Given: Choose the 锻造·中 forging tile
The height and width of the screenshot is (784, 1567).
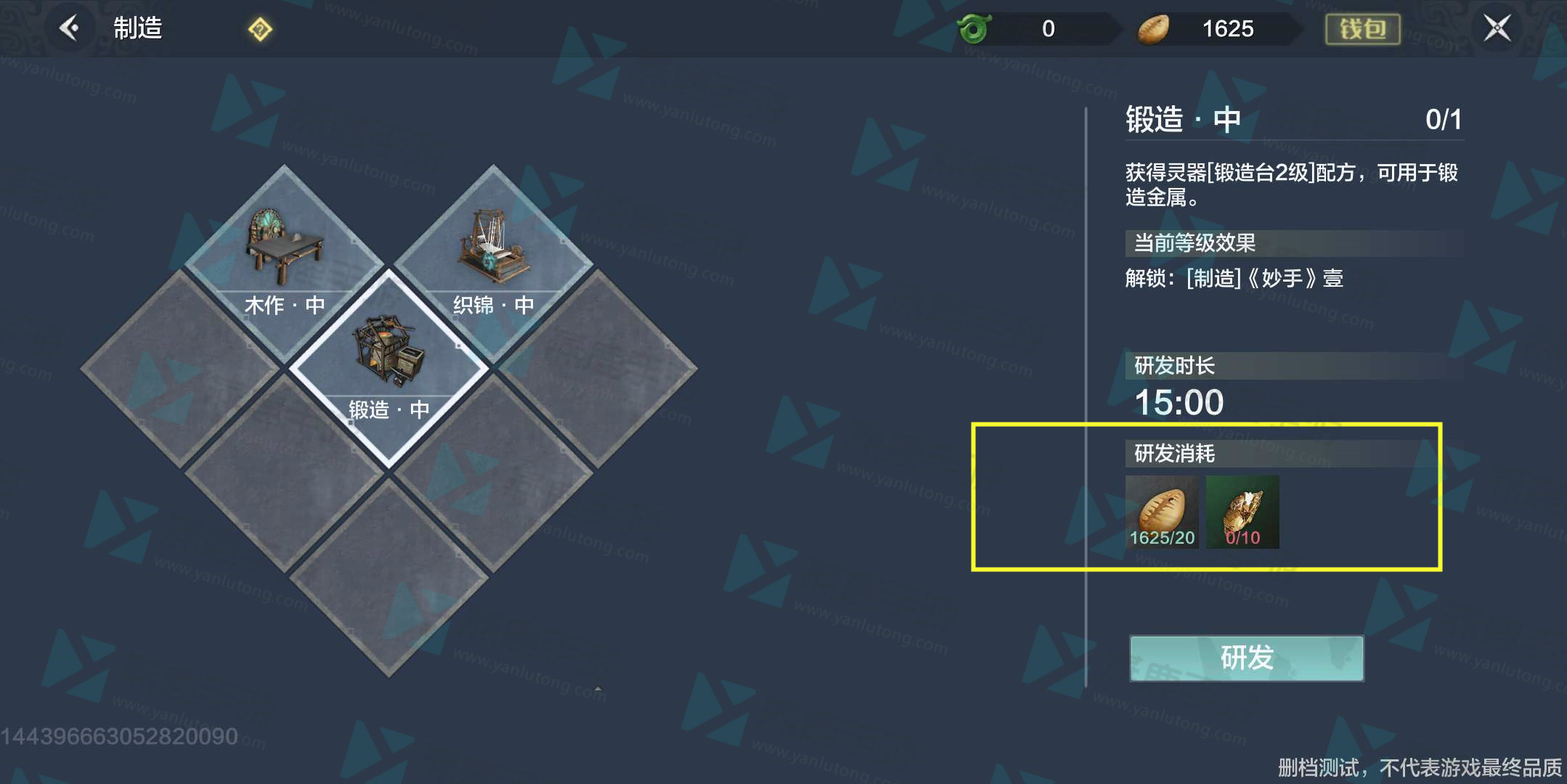Looking at the screenshot, I should tap(389, 367).
